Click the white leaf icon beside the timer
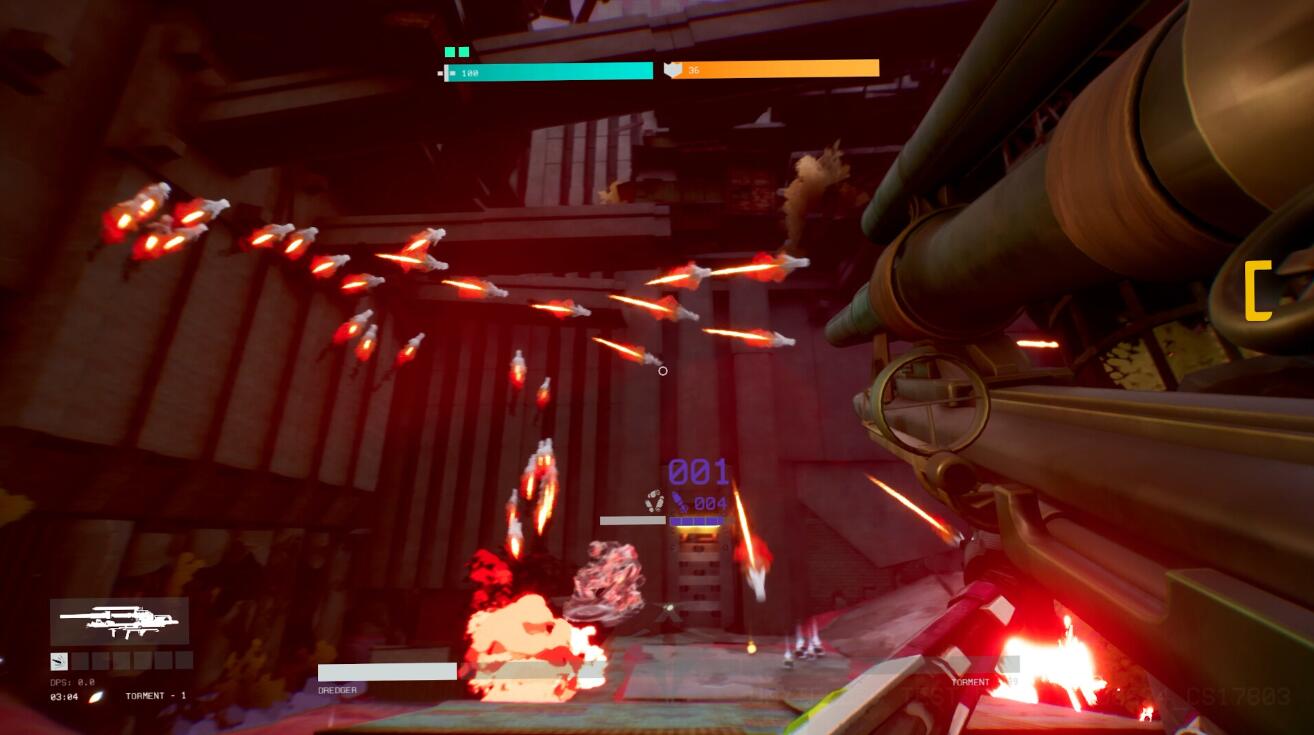1314x735 pixels. [96, 696]
